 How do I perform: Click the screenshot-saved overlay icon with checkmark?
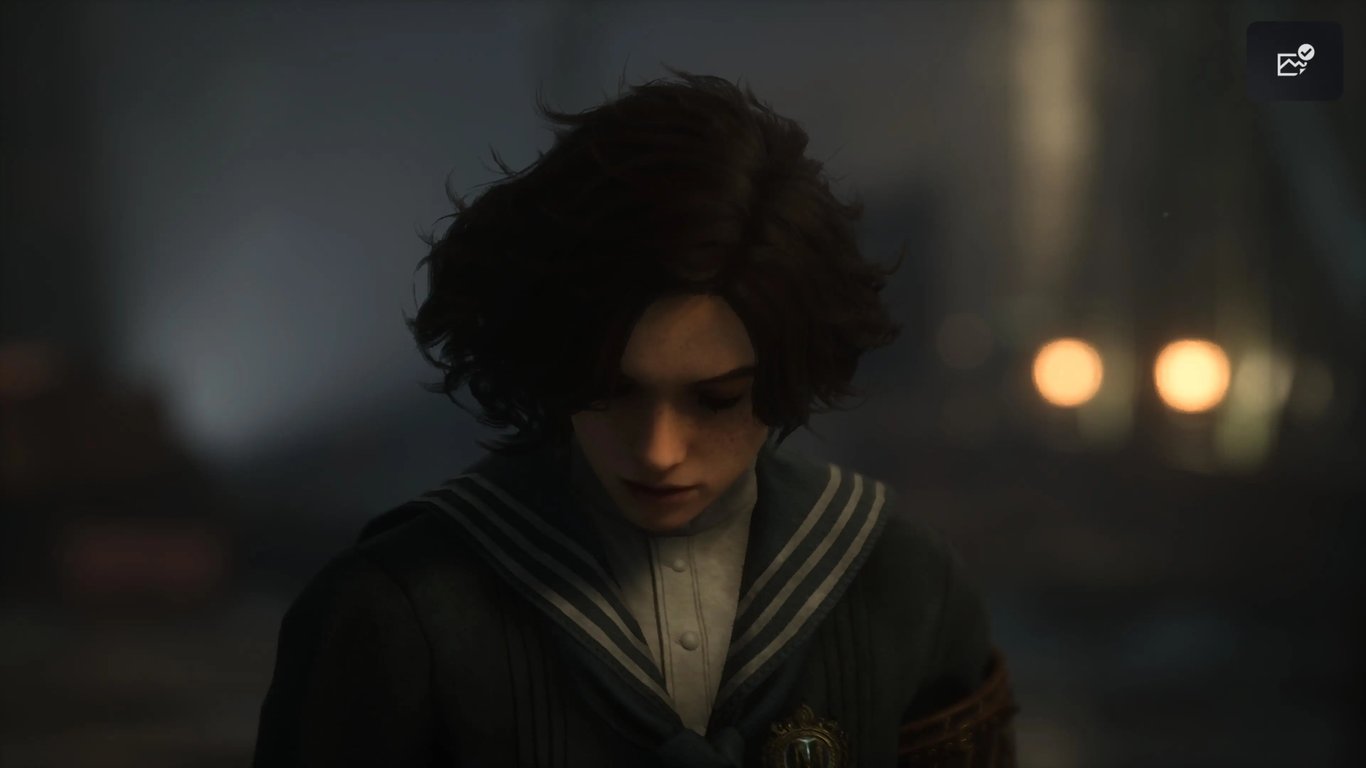1294,62
